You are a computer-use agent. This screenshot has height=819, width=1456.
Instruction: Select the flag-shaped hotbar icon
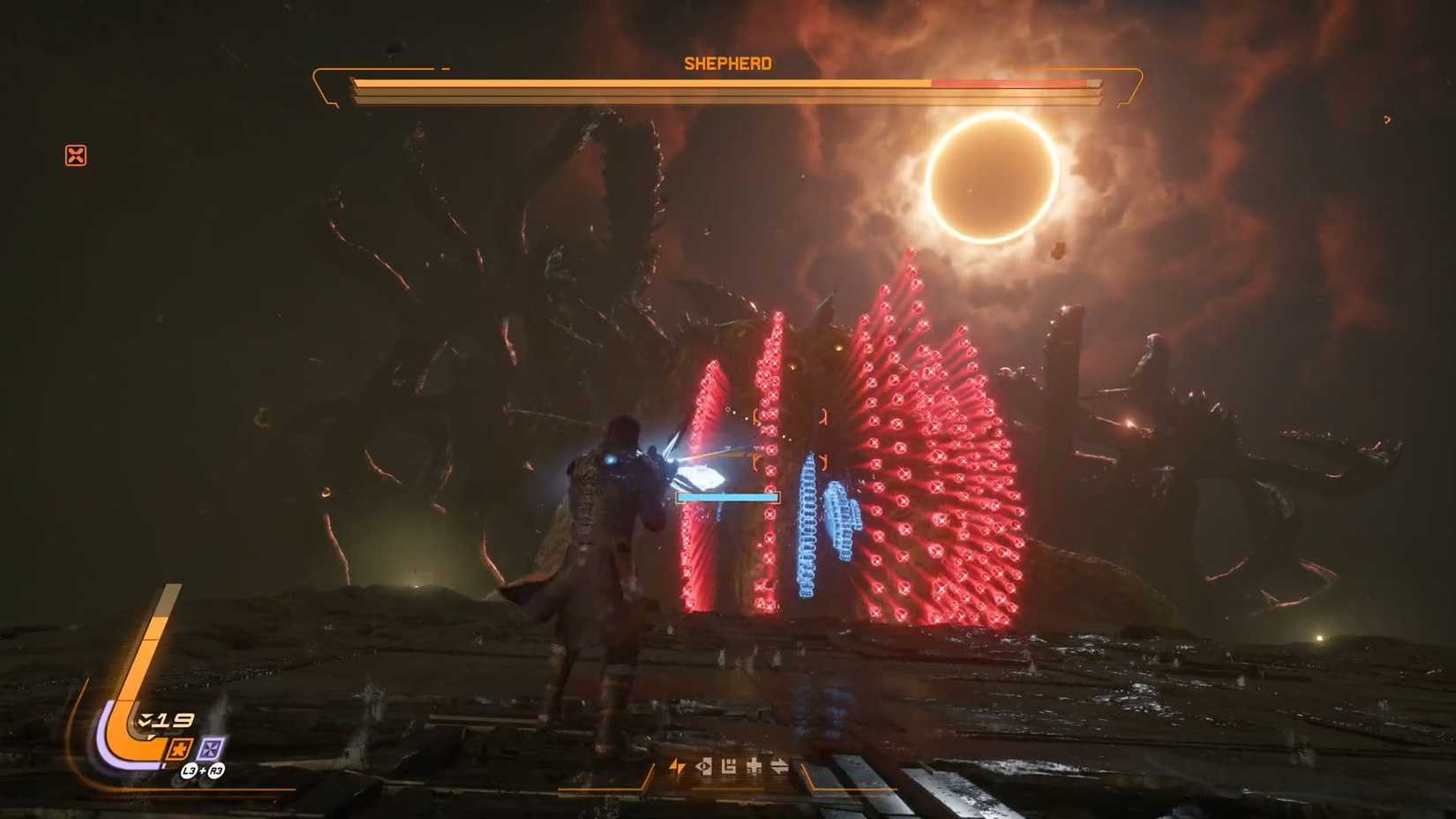(x=729, y=767)
